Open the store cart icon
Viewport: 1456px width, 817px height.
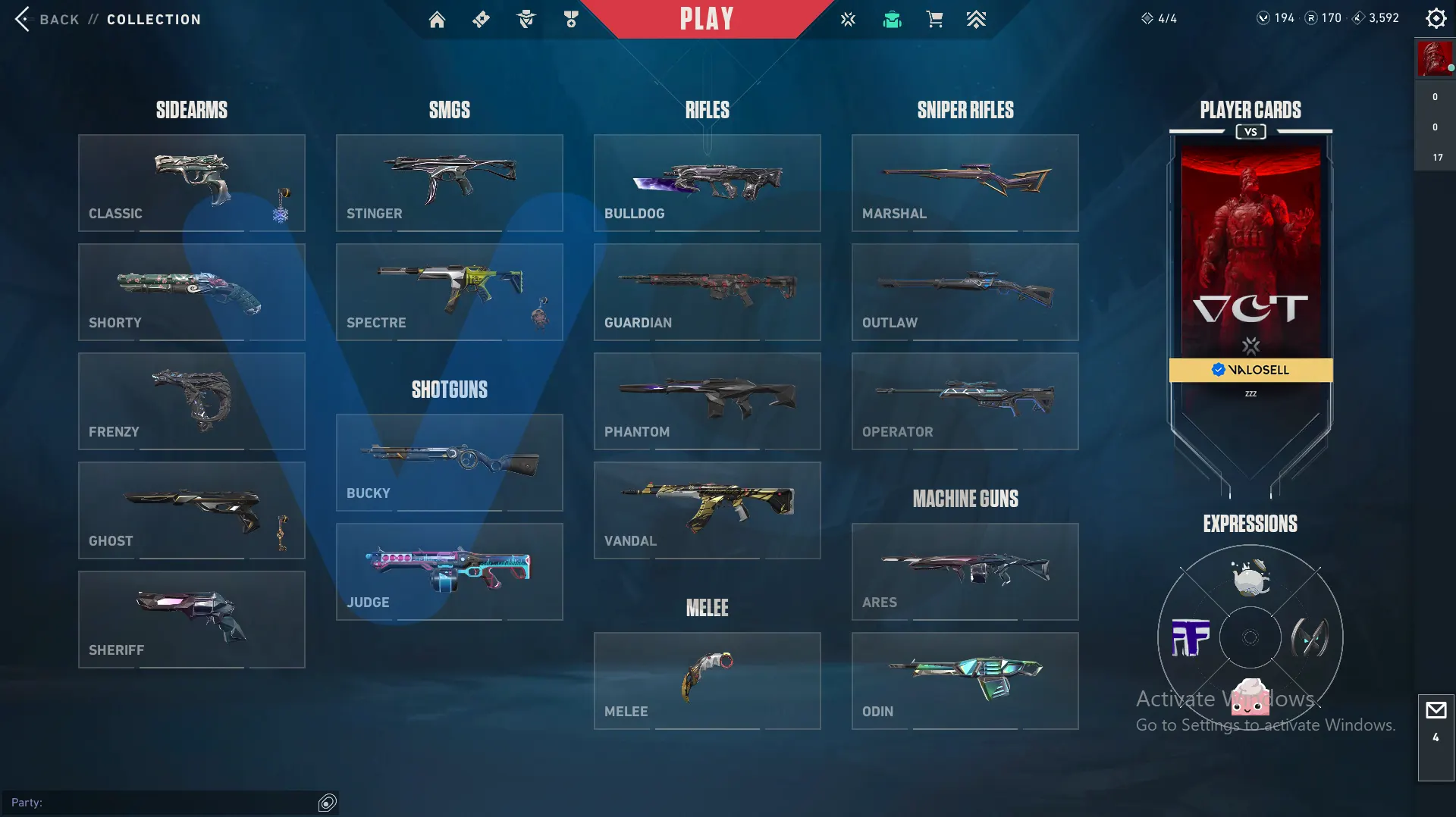(934, 20)
